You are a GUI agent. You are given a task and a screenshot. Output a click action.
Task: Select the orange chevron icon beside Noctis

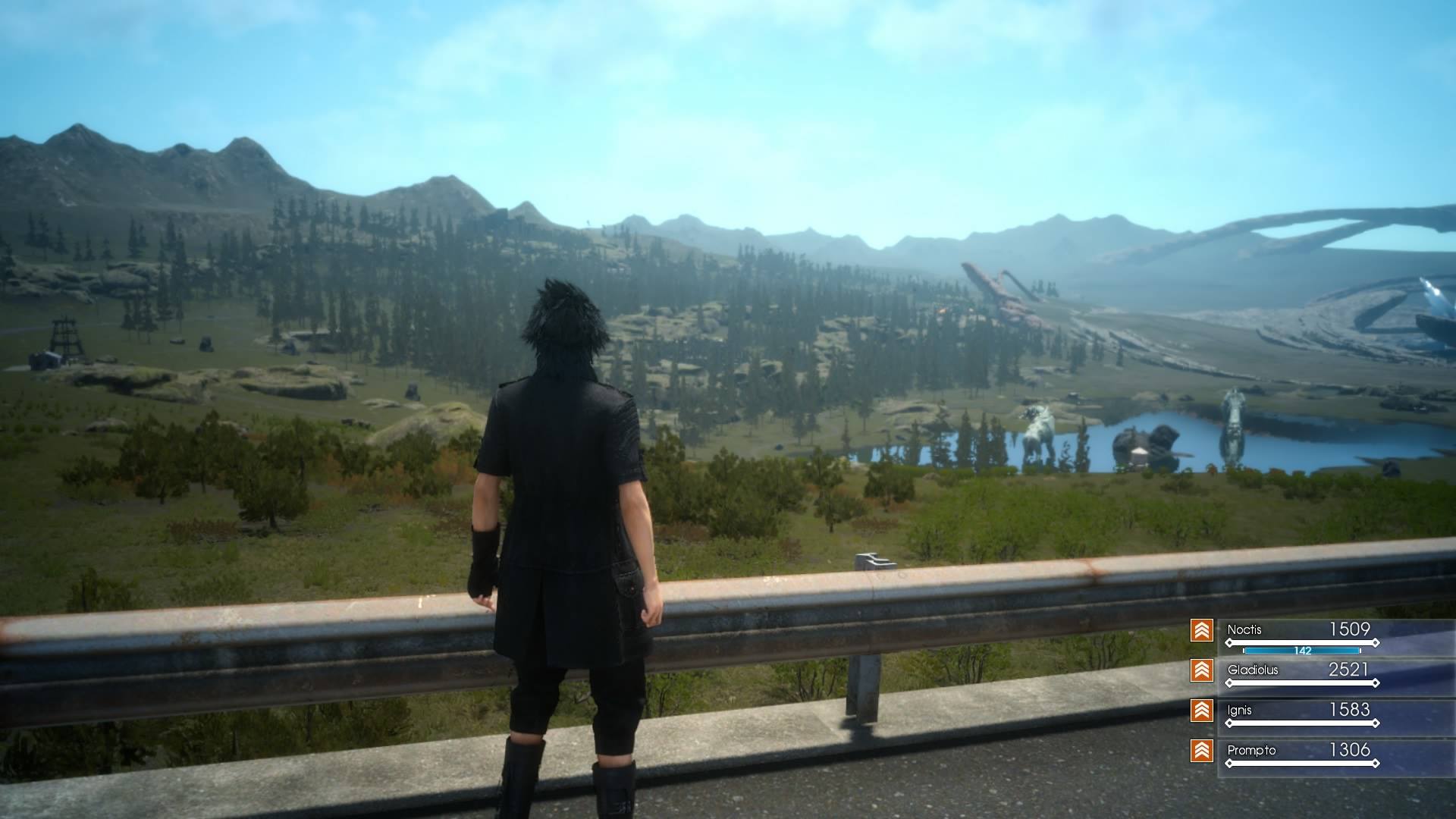(1202, 630)
